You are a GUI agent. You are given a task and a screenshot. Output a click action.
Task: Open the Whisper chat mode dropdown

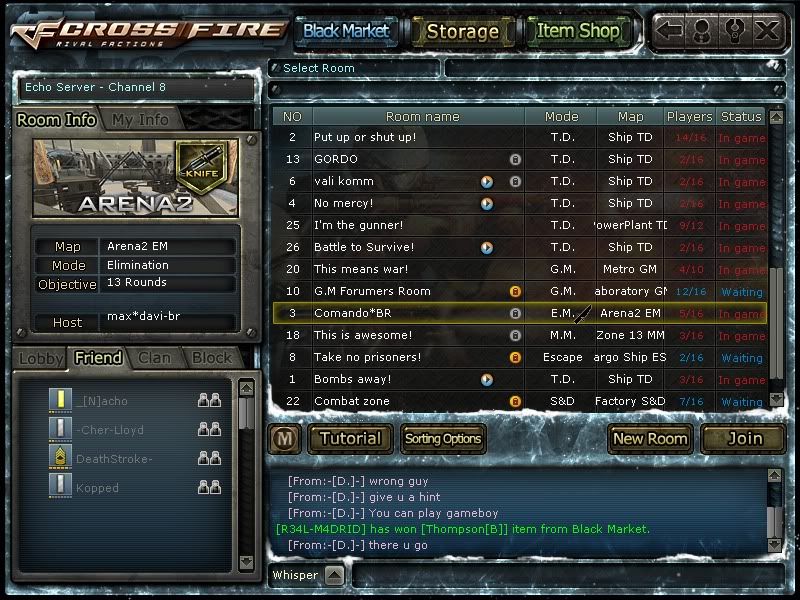[x=334, y=575]
